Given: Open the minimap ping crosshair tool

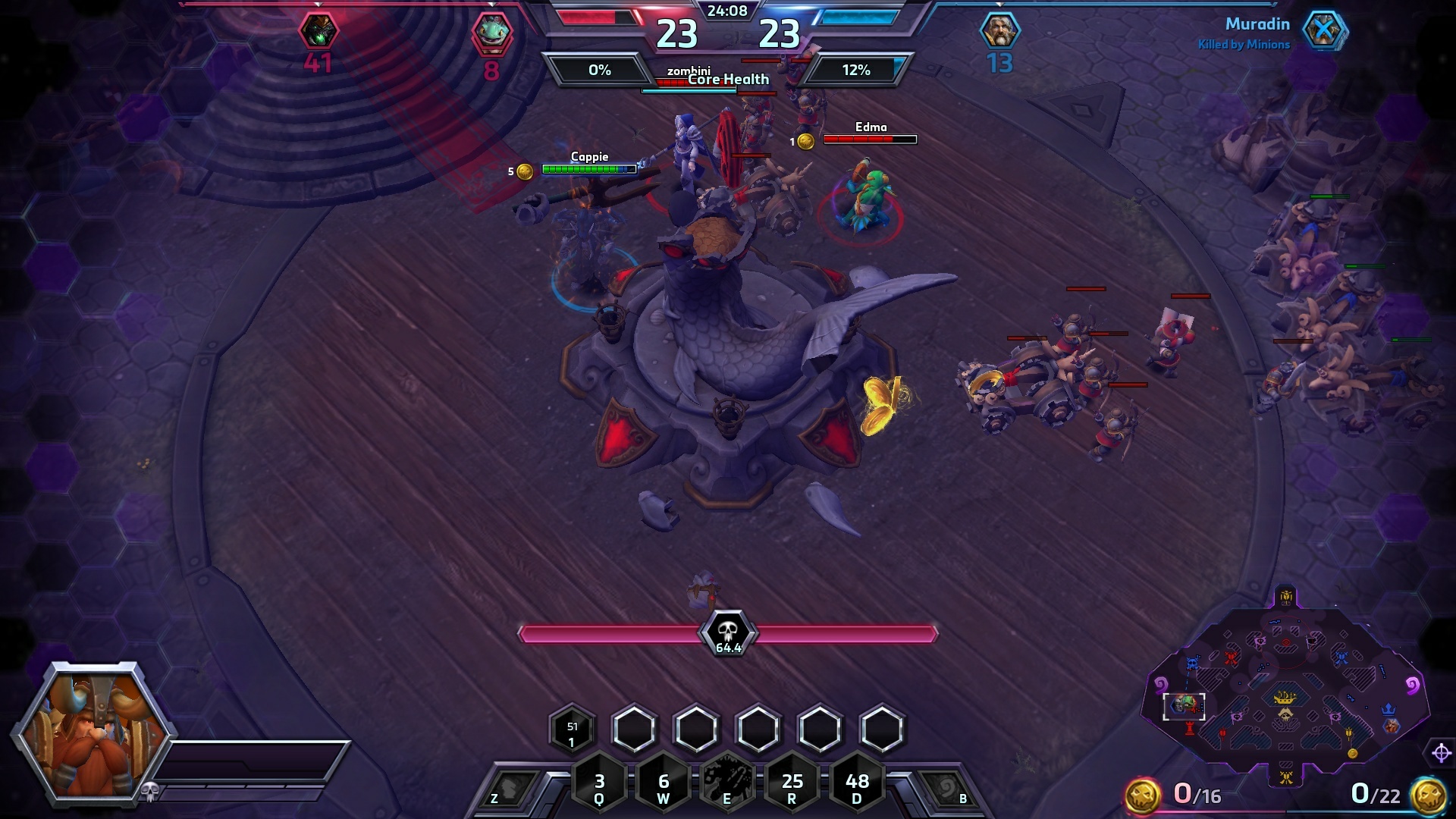Looking at the screenshot, I should (x=1442, y=753).
